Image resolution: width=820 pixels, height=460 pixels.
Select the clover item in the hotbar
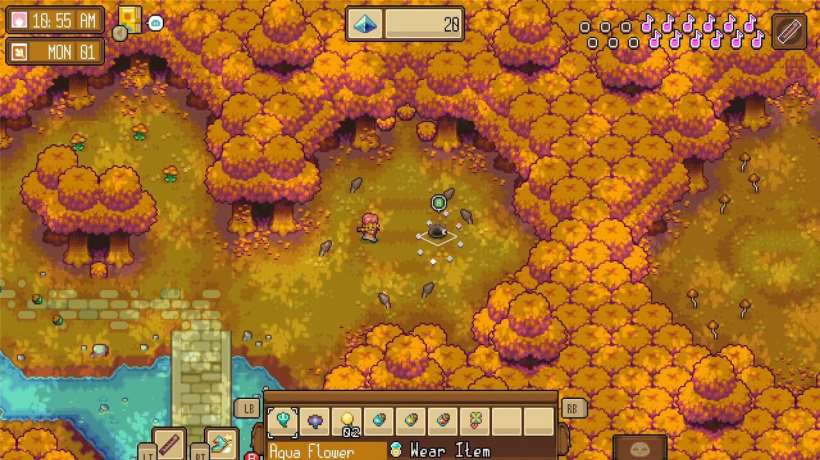(475, 421)
